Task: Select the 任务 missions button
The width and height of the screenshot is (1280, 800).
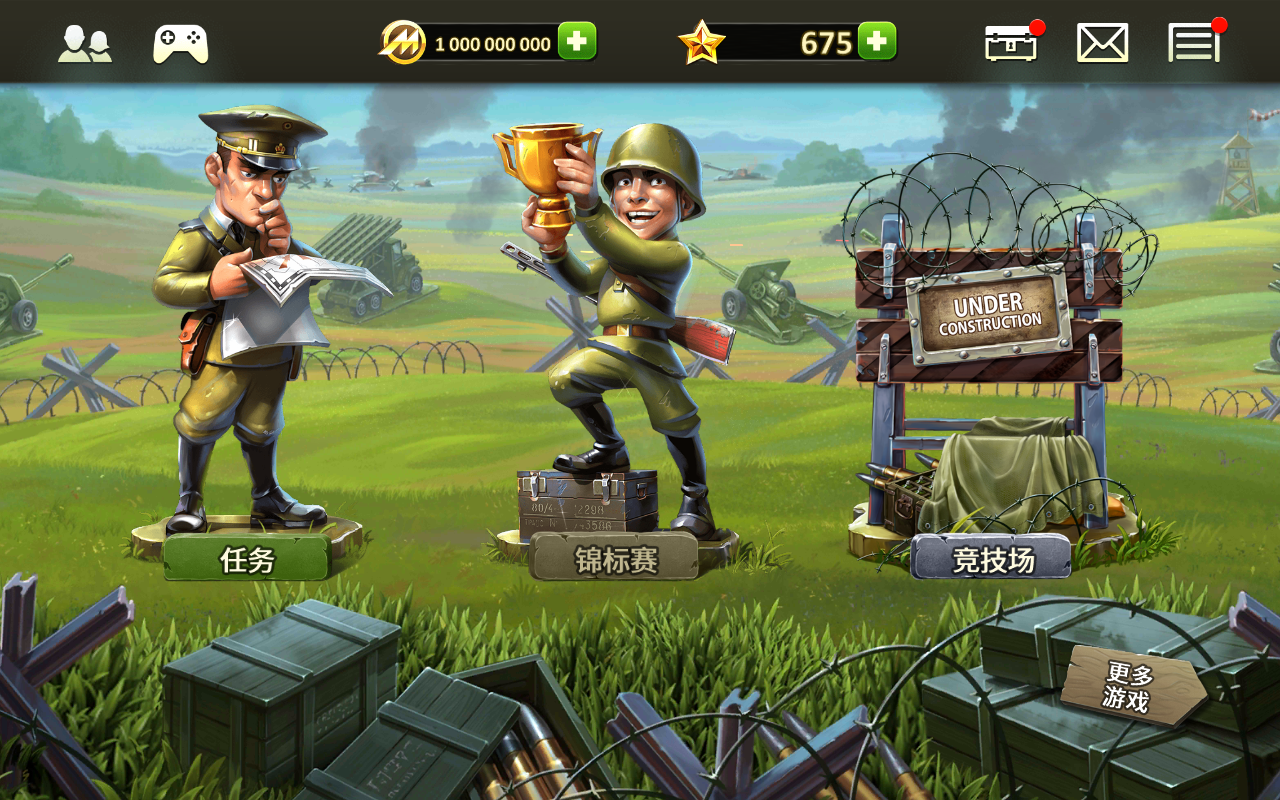Action: pyautogui.click(x=247, y=559)
